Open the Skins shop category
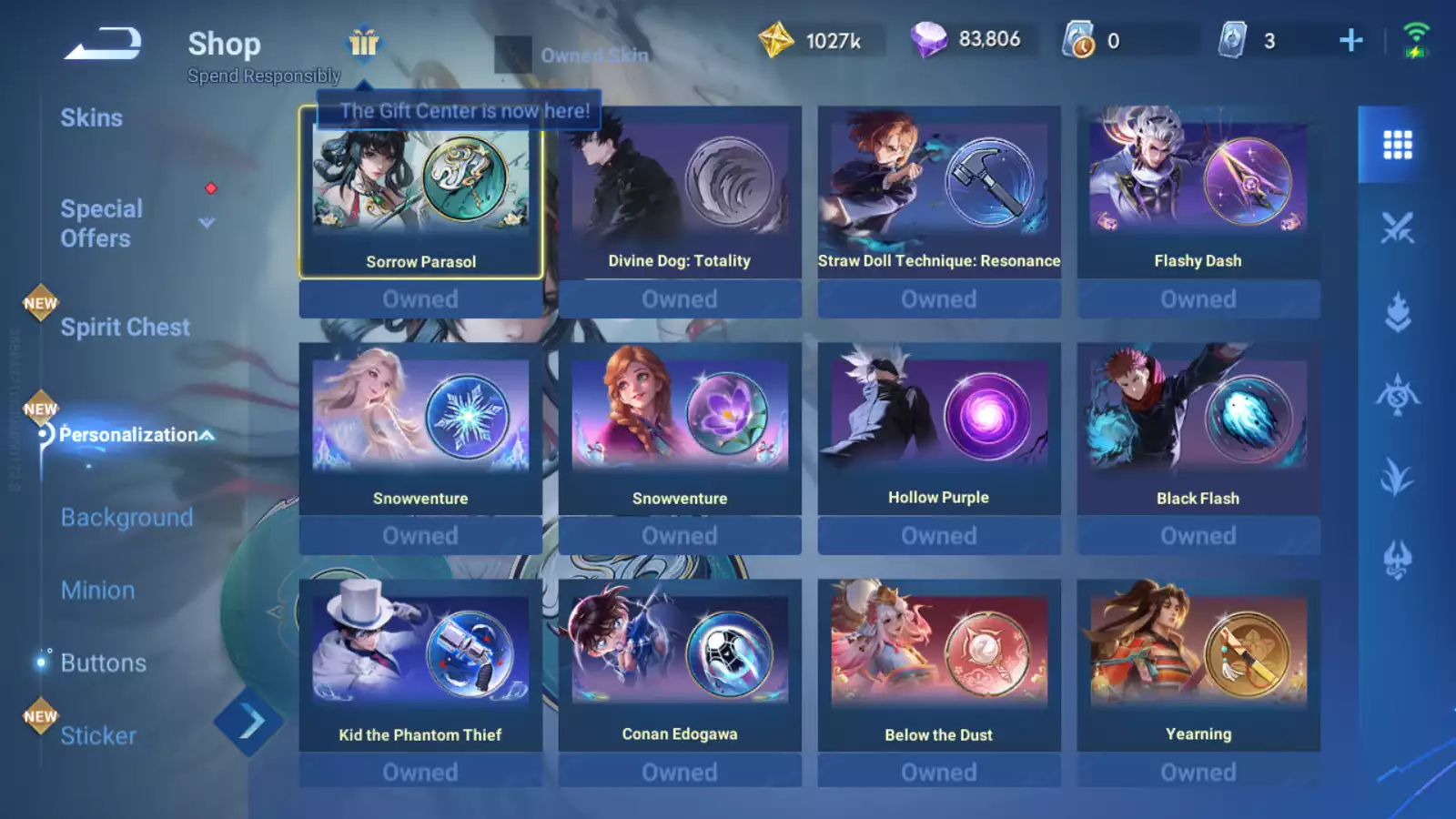Screen dimensions: 1456x819 coord(91,118)
